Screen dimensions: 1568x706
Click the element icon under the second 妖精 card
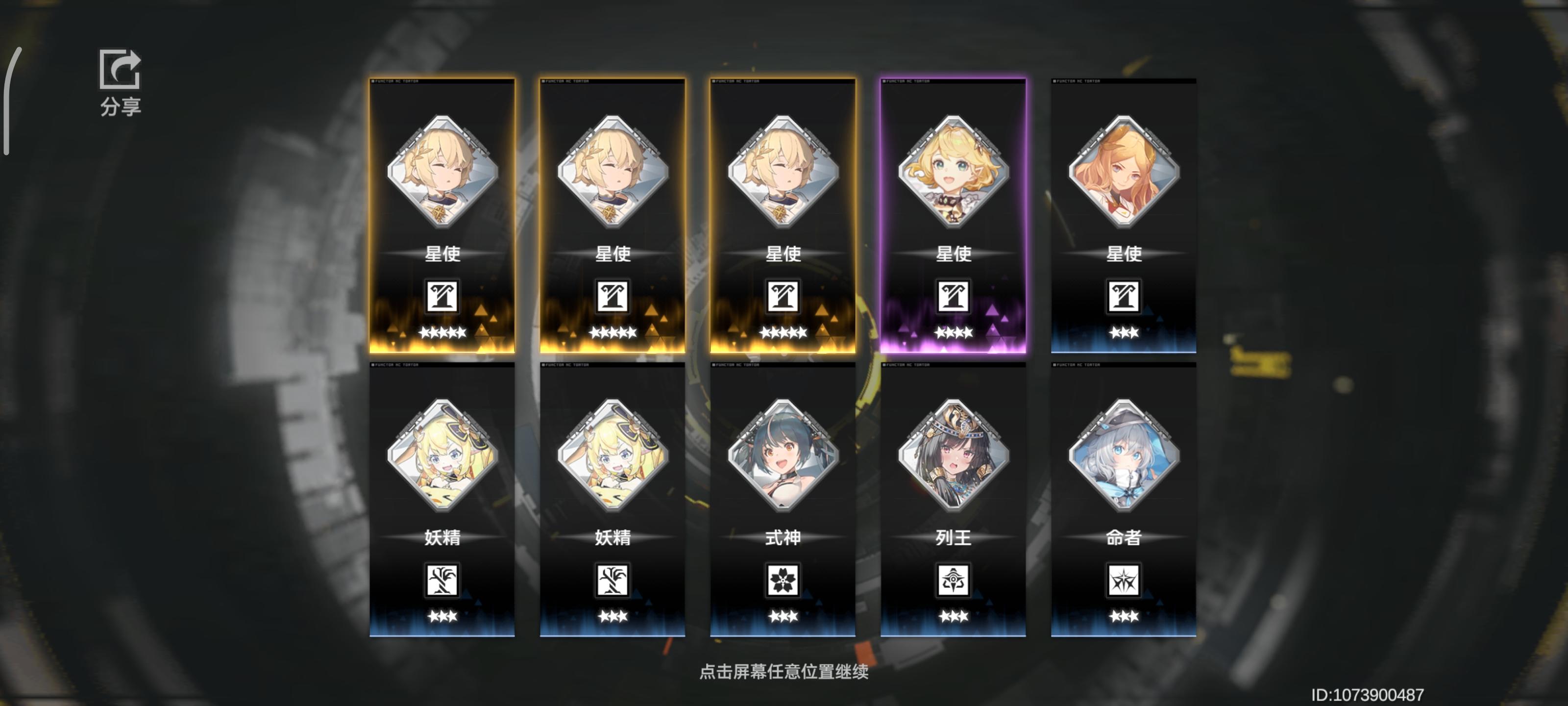pyautogui.click(x=612, y=580)
